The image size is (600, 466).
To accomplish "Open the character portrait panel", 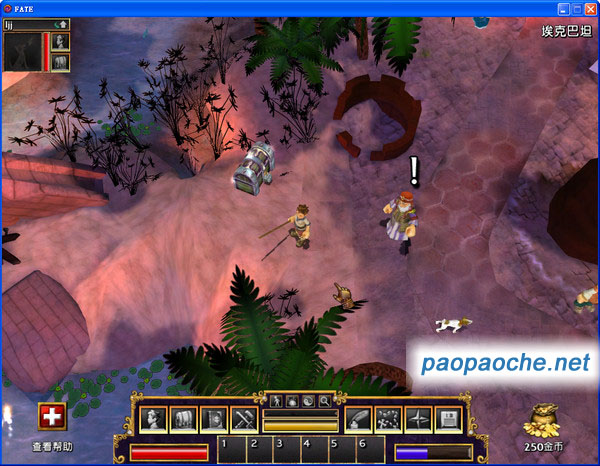I will tap(154, 420).
